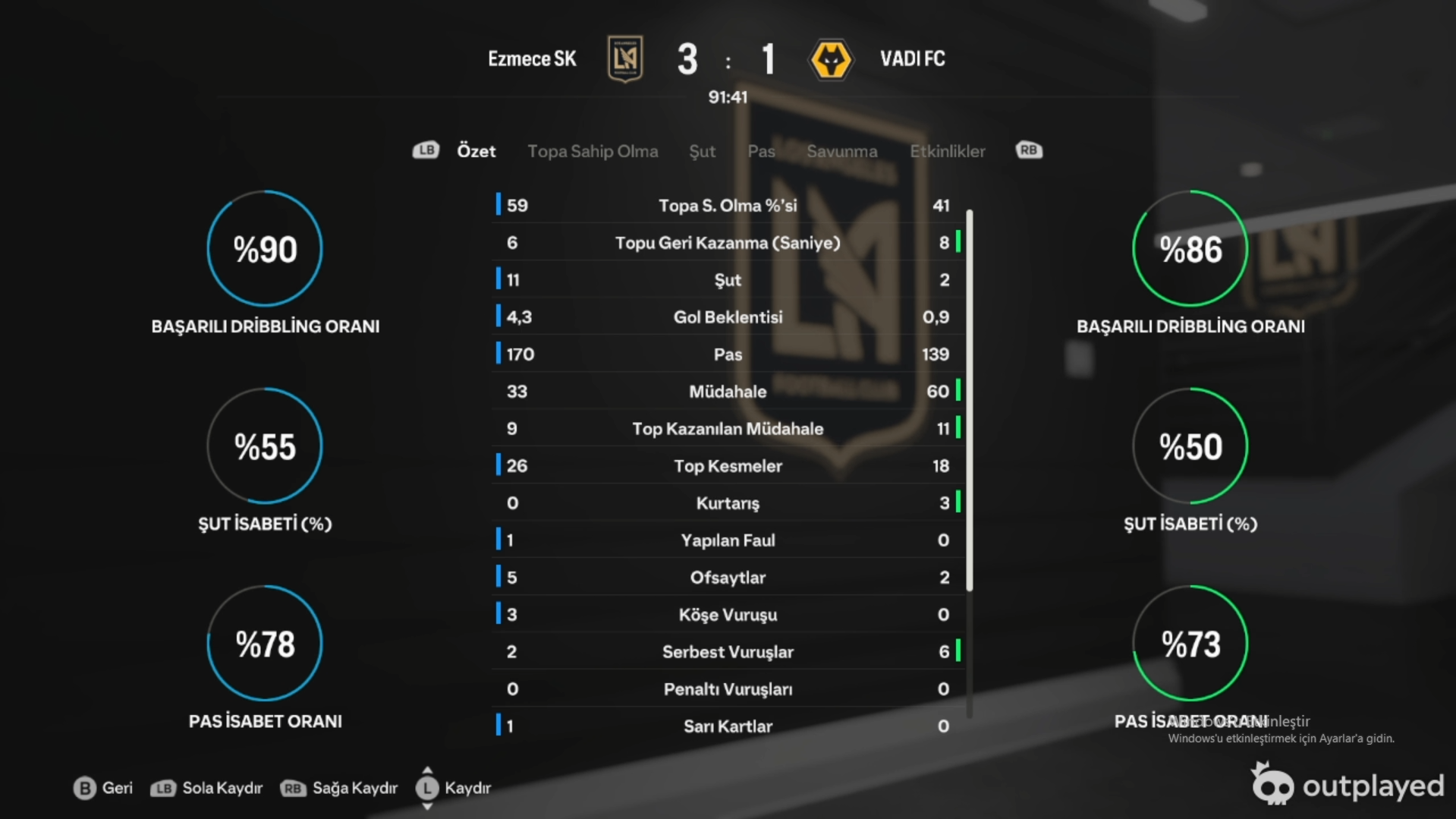
Task: Click the Ezmece SK team crest
Action: click(624, 59)
